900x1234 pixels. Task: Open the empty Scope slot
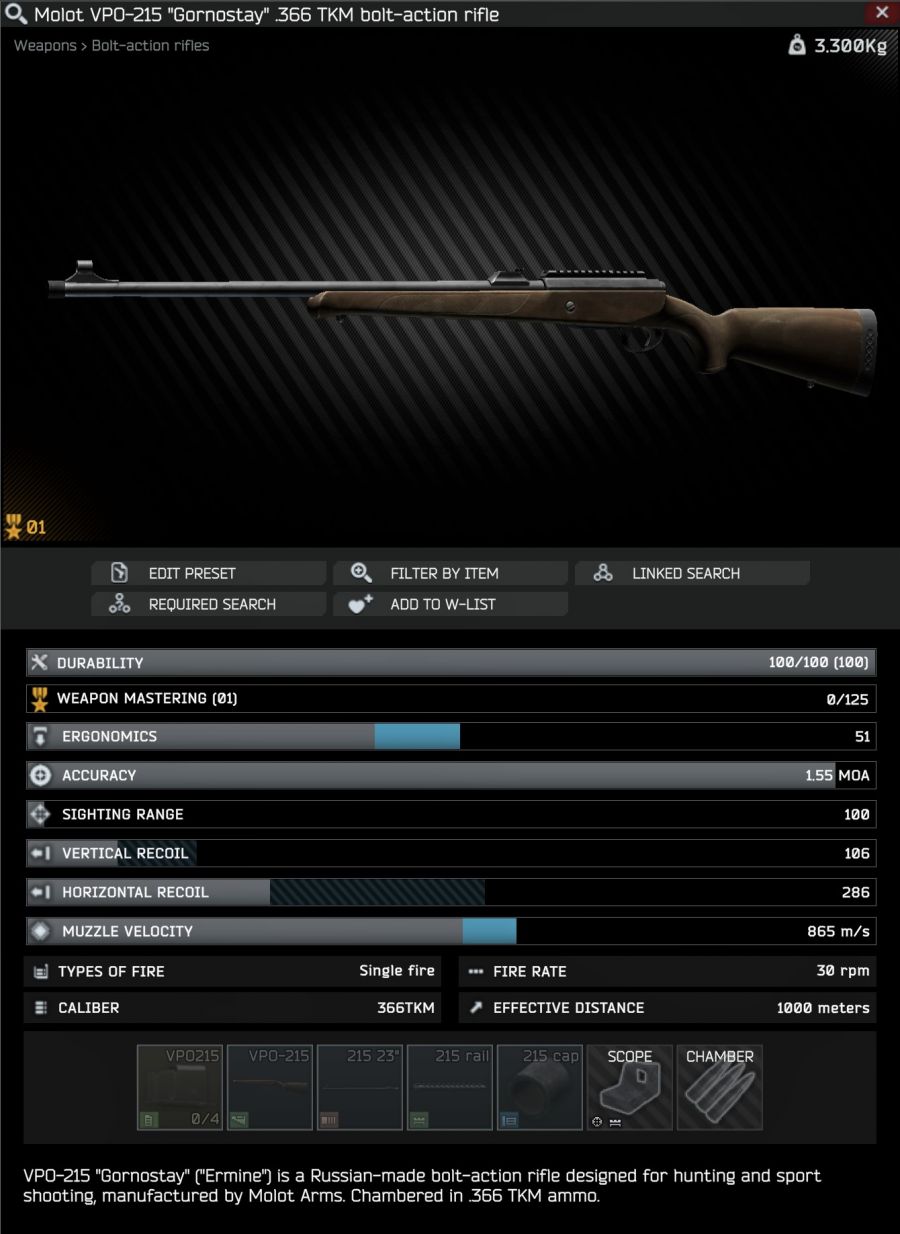click(x=630, y=1087)
